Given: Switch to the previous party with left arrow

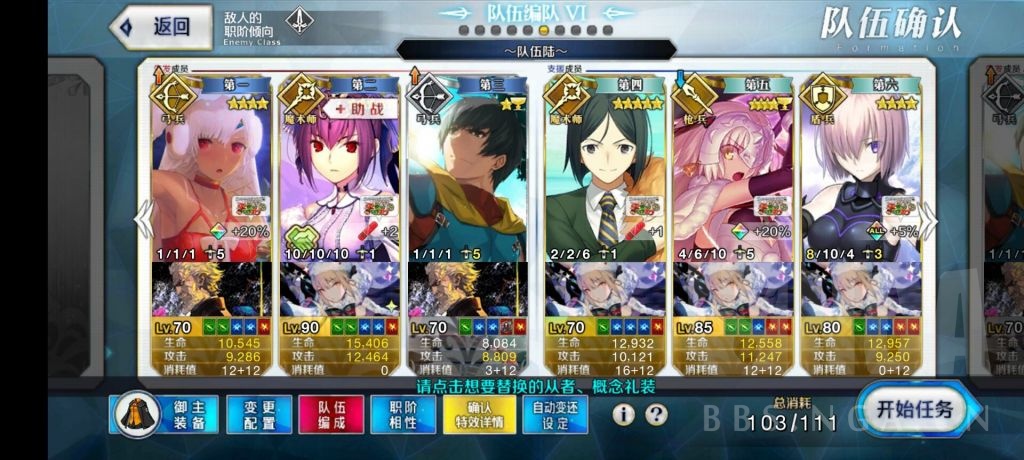Looking at the screenshot, I should pyautogui.click(x=143, y=220).
